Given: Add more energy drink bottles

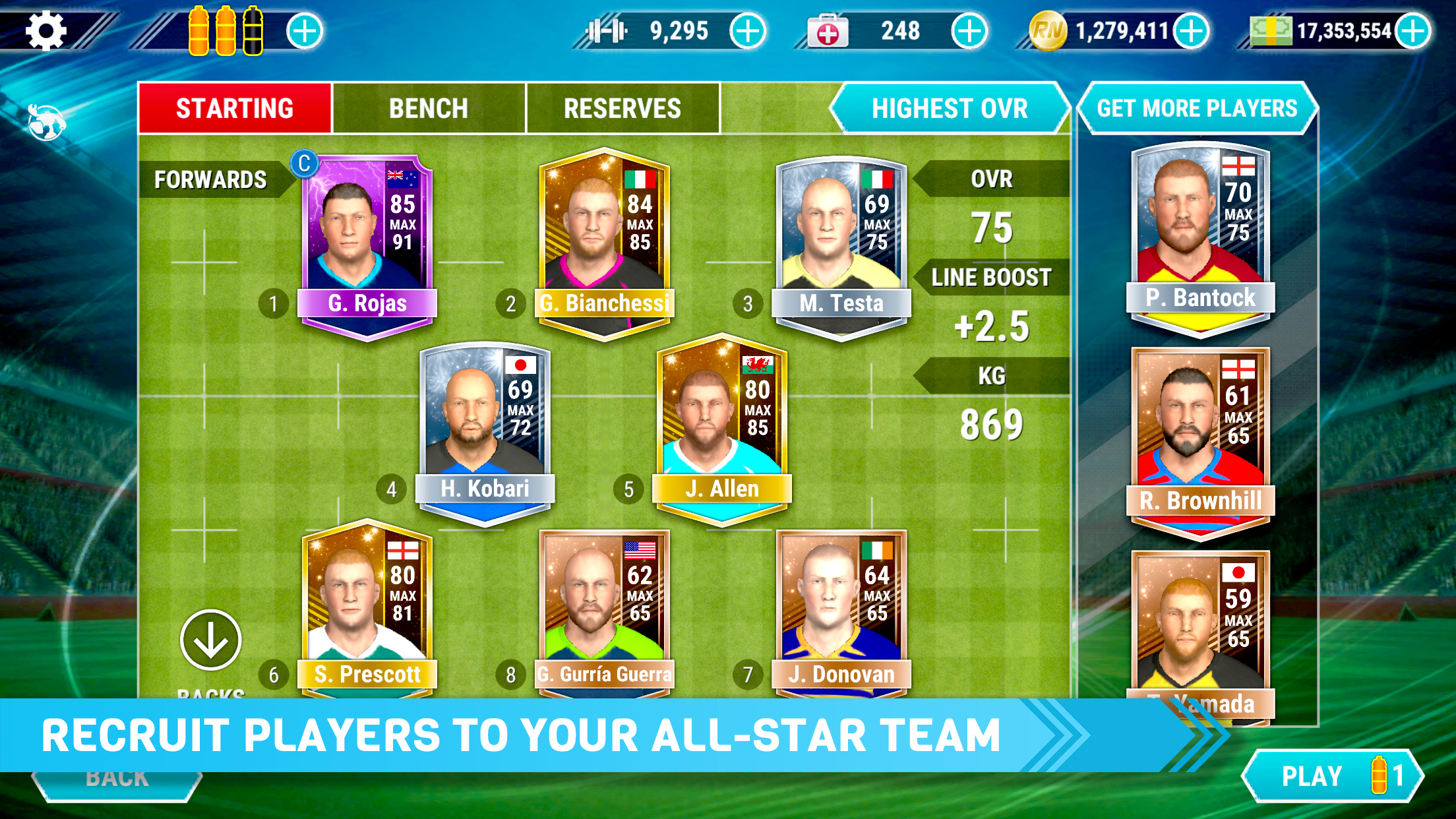Looking at the screenshot, I should click(305, 30).
